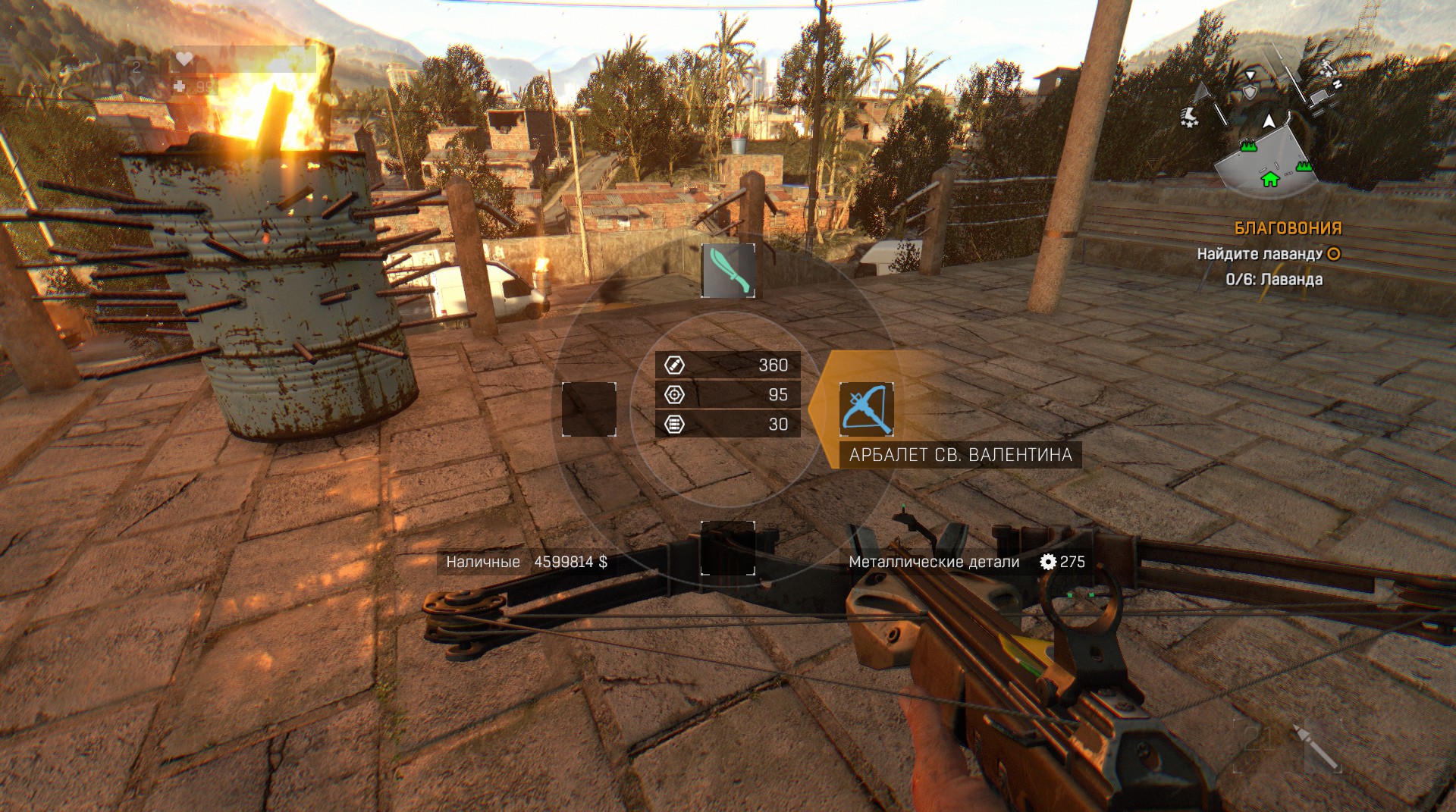Click the Благовония quest tracker
This screenshot has width=1456, height=812.
click(x=1288, y=228)
